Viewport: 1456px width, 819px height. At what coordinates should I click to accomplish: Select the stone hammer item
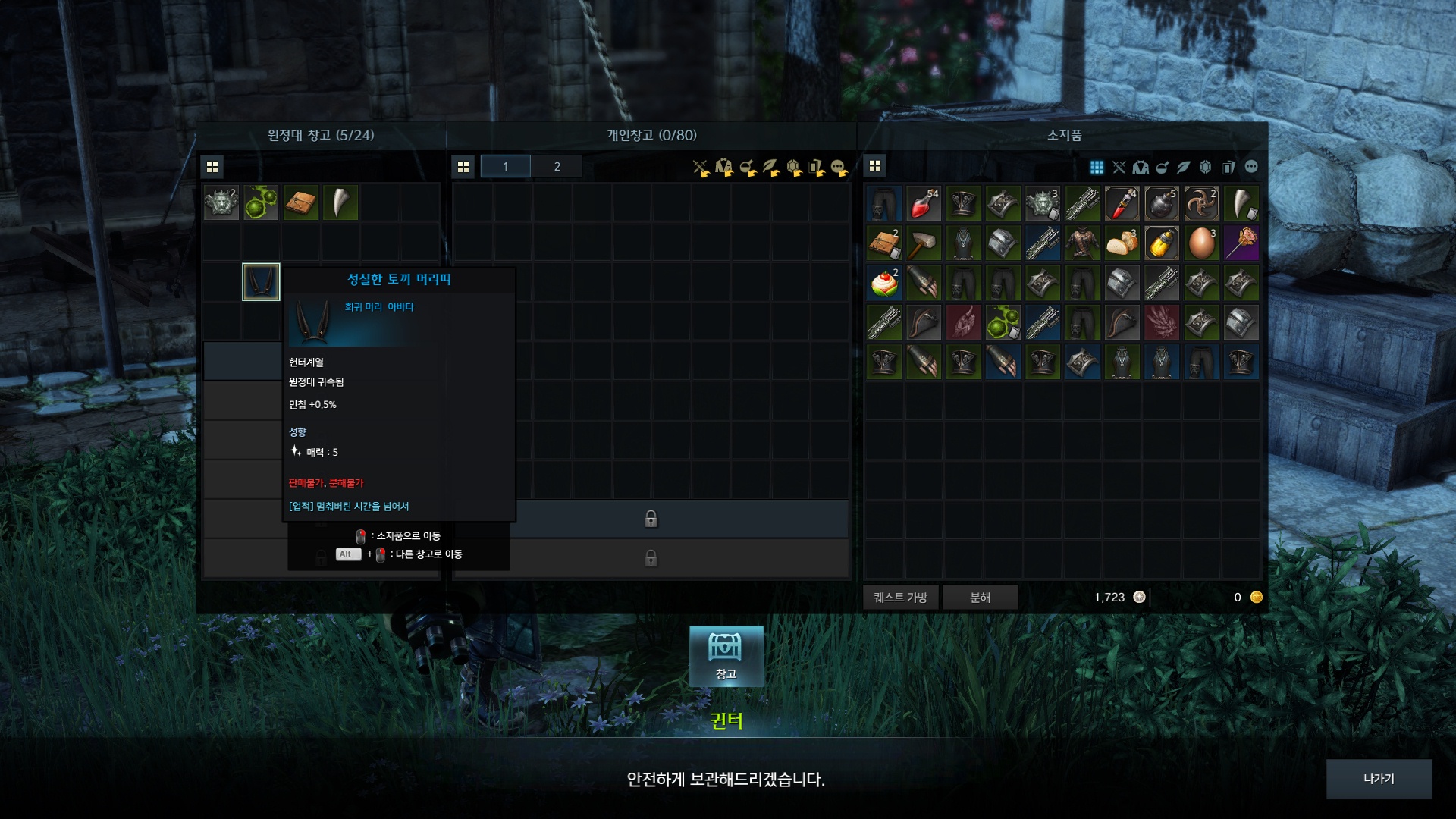924,243
